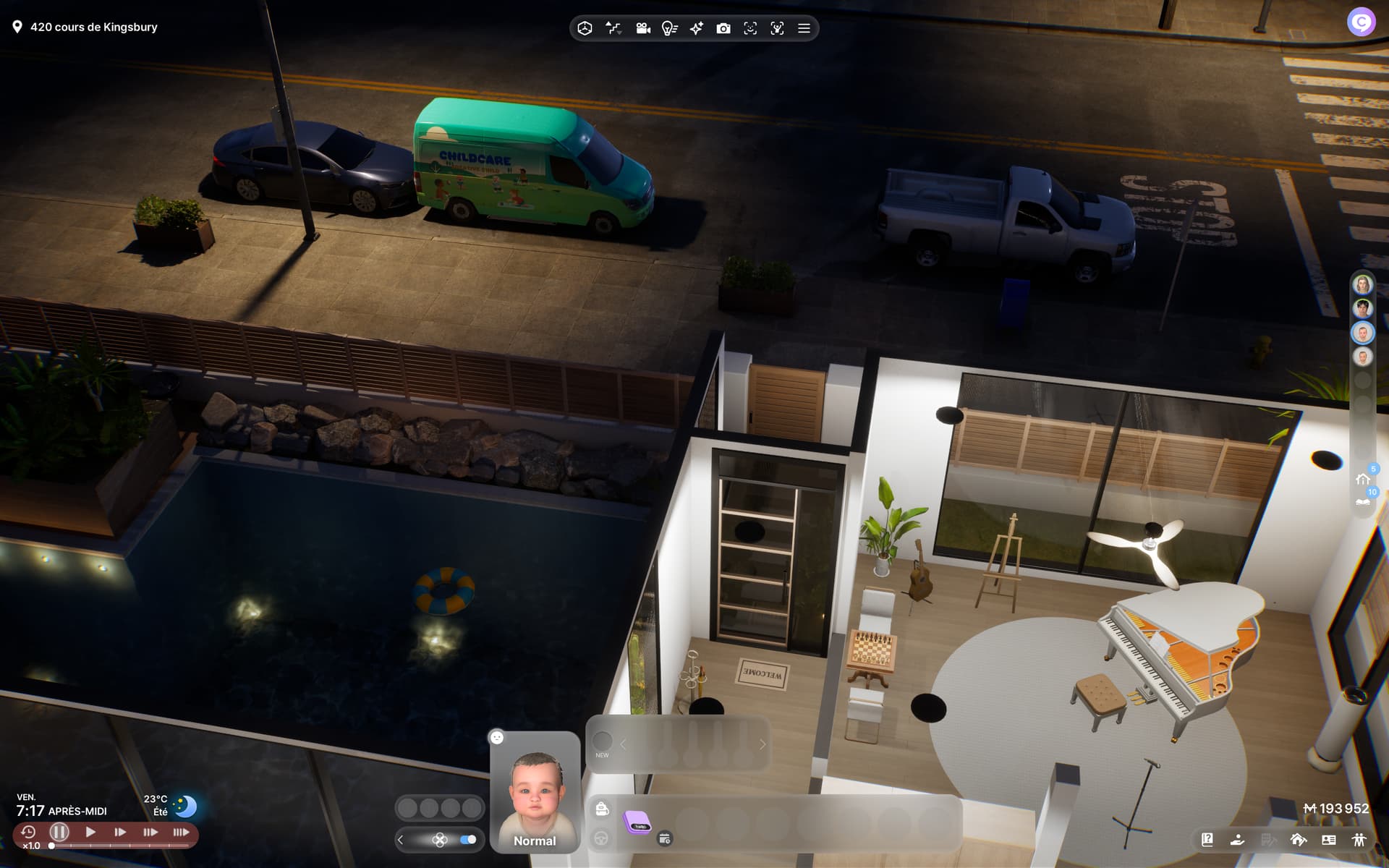Pause the game time

pos(59,832)
